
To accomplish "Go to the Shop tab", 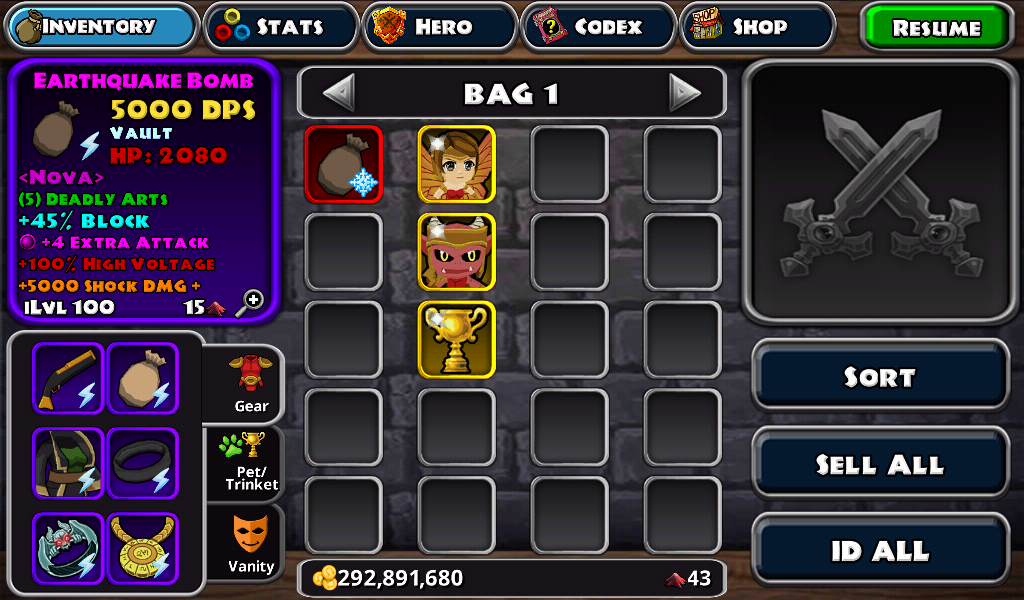I will tap(757, 27).
